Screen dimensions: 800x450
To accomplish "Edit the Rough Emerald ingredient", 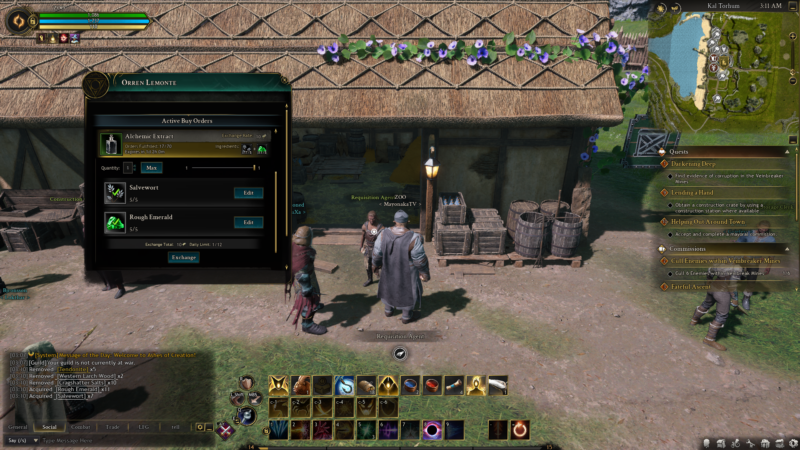I will click(x=248, y=222).
